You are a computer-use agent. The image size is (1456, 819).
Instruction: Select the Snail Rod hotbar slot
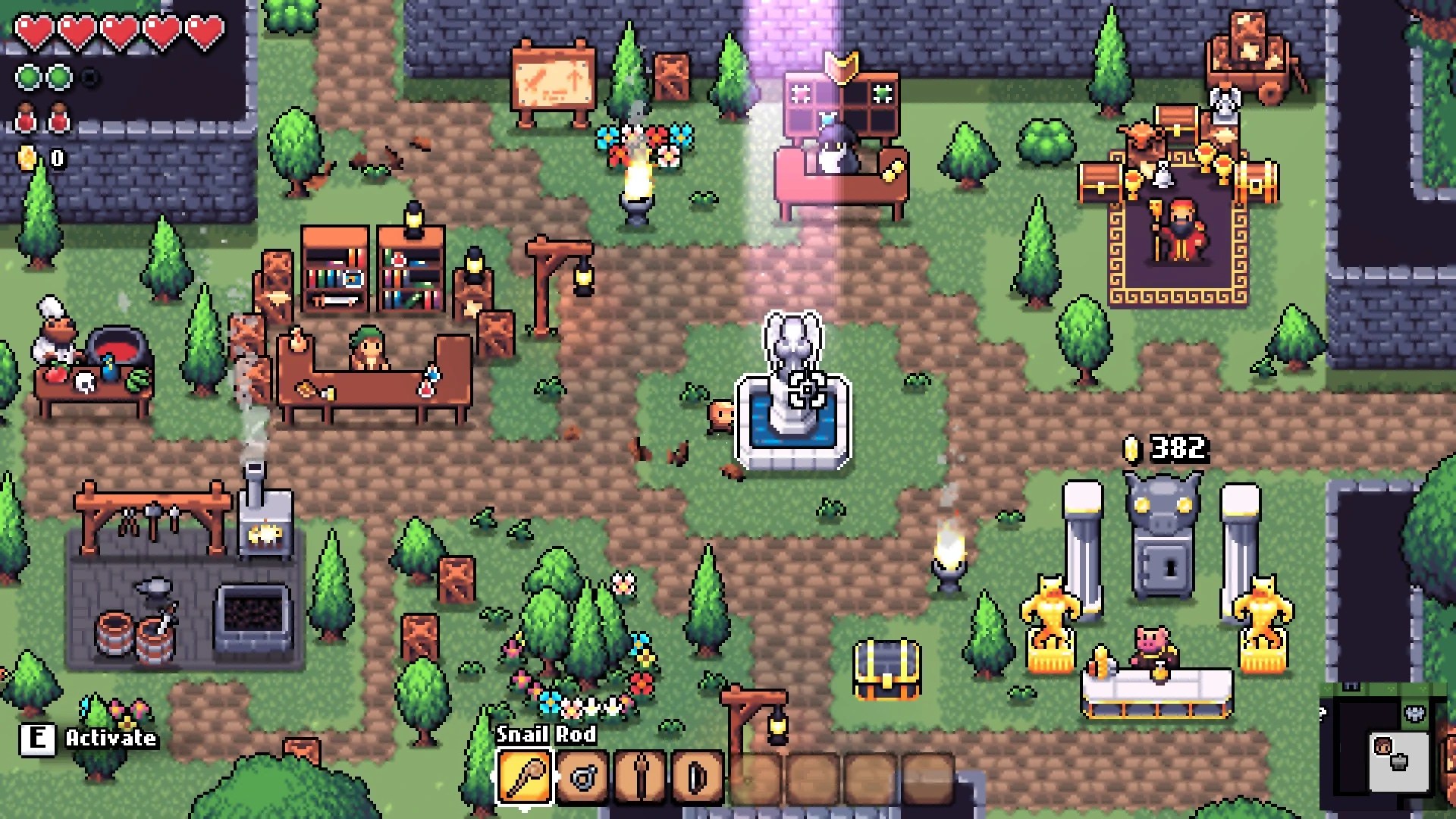(524, 777)
